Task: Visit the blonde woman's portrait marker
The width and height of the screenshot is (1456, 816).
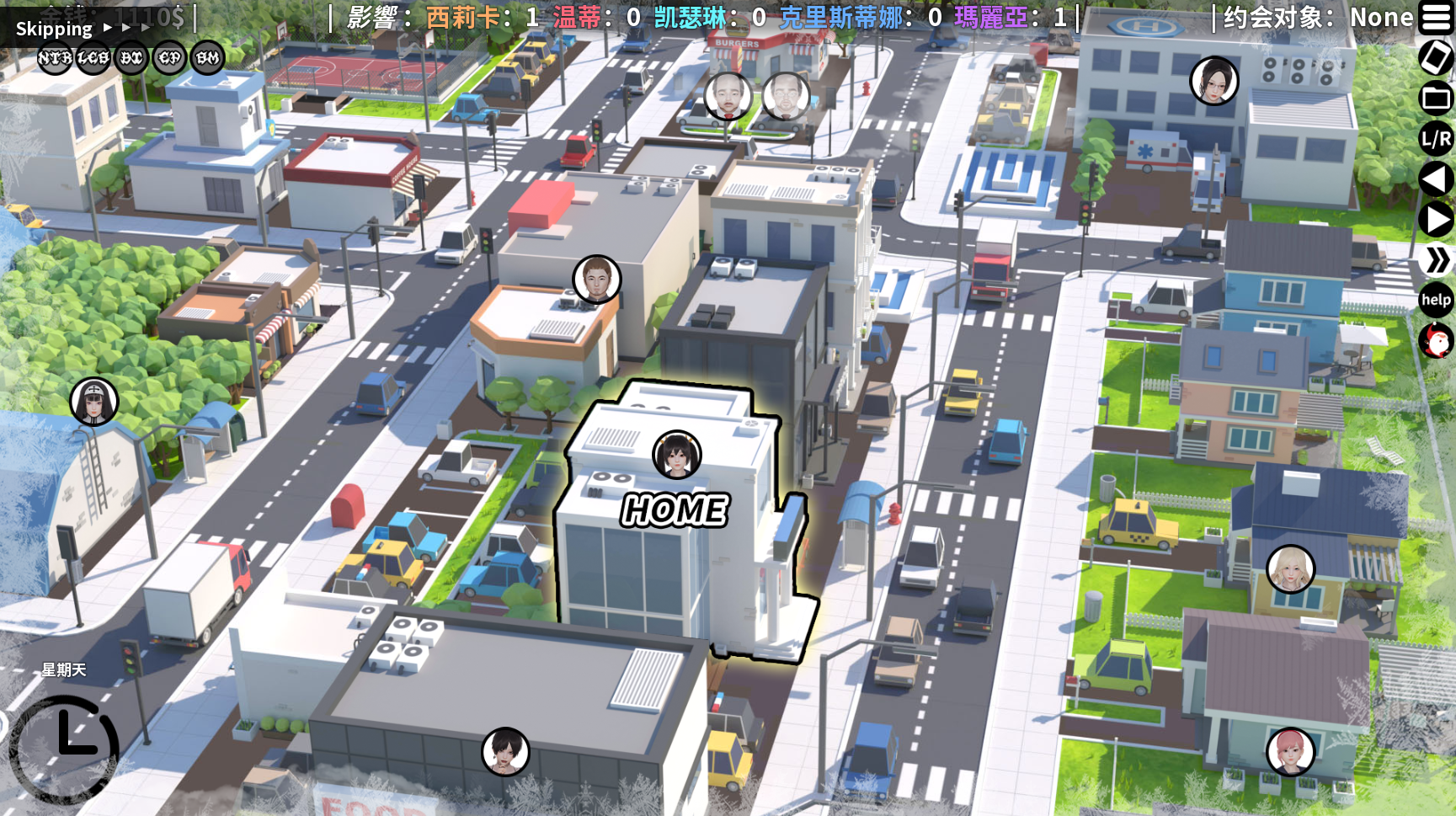Action: coord(1290,568)
